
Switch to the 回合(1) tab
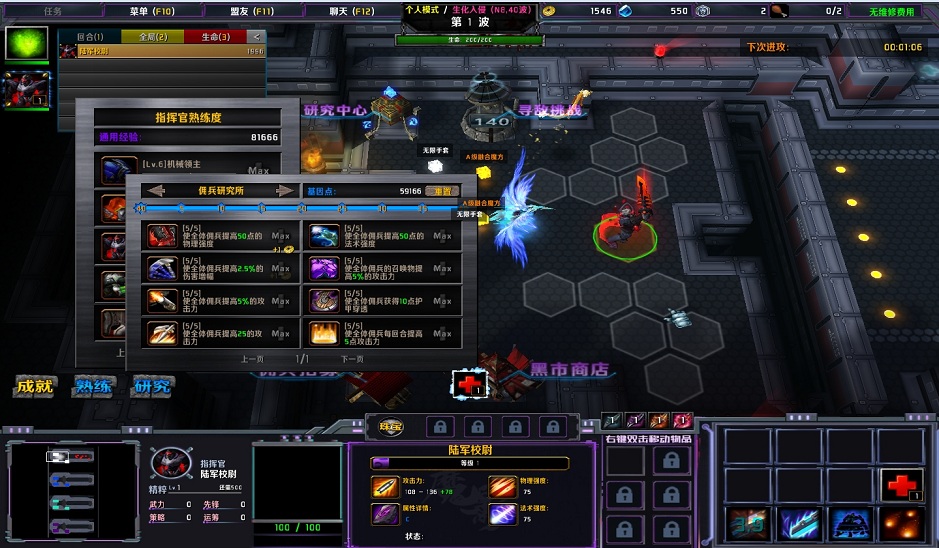[90, 37]
